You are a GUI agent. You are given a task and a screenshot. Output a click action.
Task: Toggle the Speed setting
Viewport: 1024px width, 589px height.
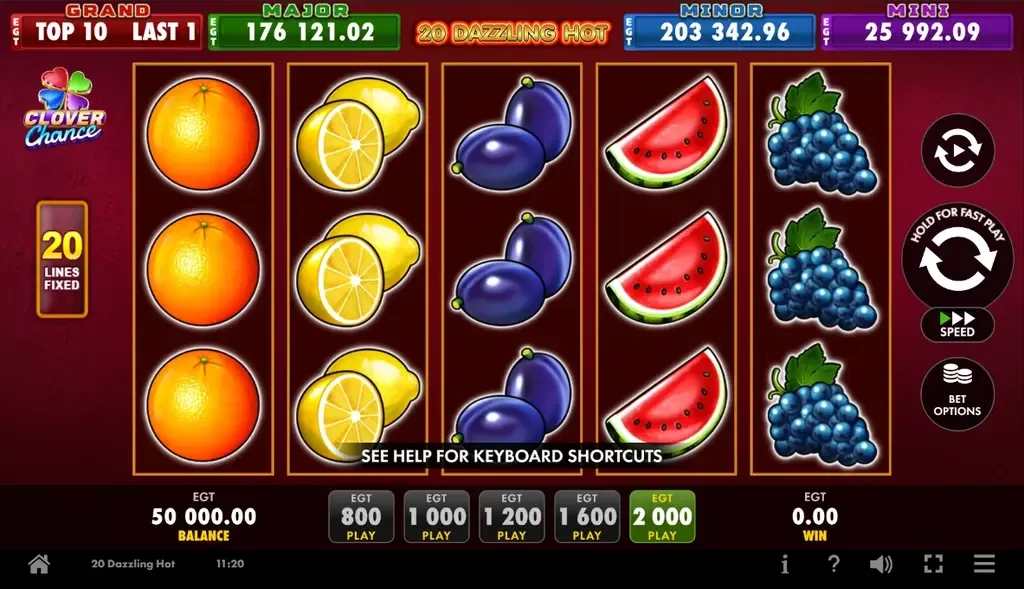click(x=957, y=324)
